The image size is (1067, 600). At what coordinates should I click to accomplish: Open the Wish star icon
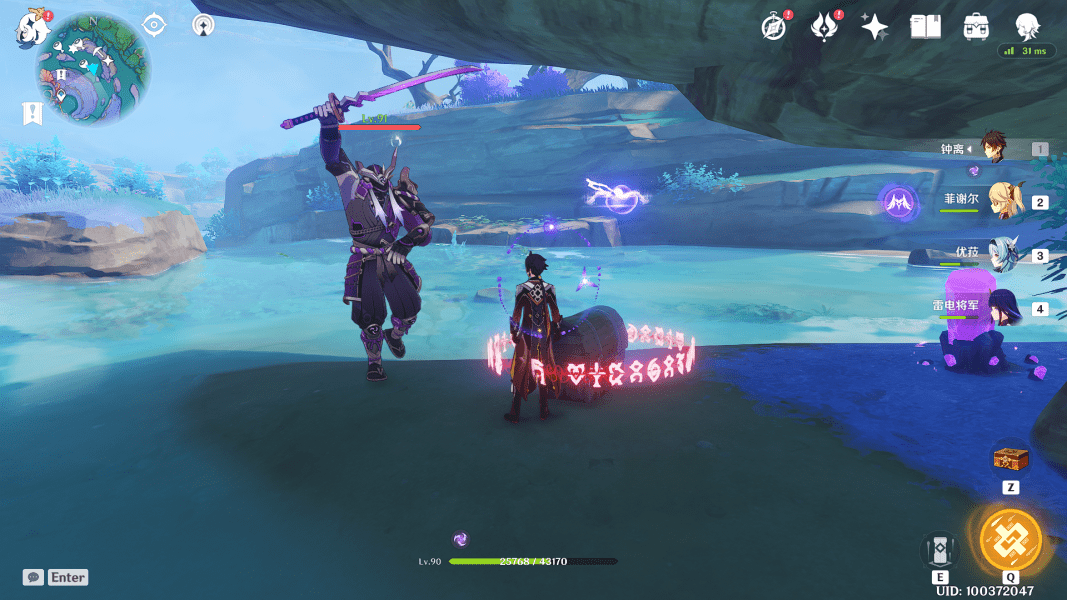(x=875, y=27)
